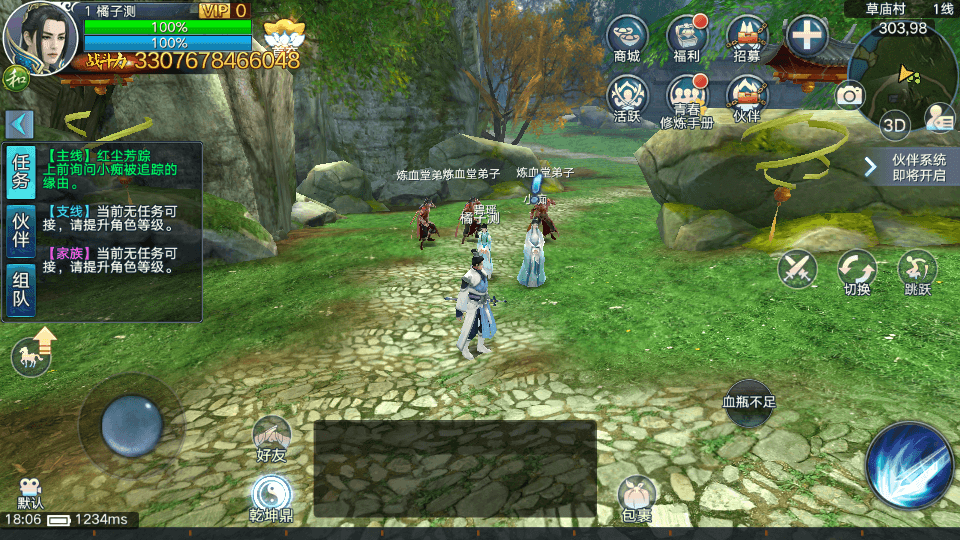960x540 pixels.
Task: Tap the 跳跃 jump button
Action: tap(917, 270)
